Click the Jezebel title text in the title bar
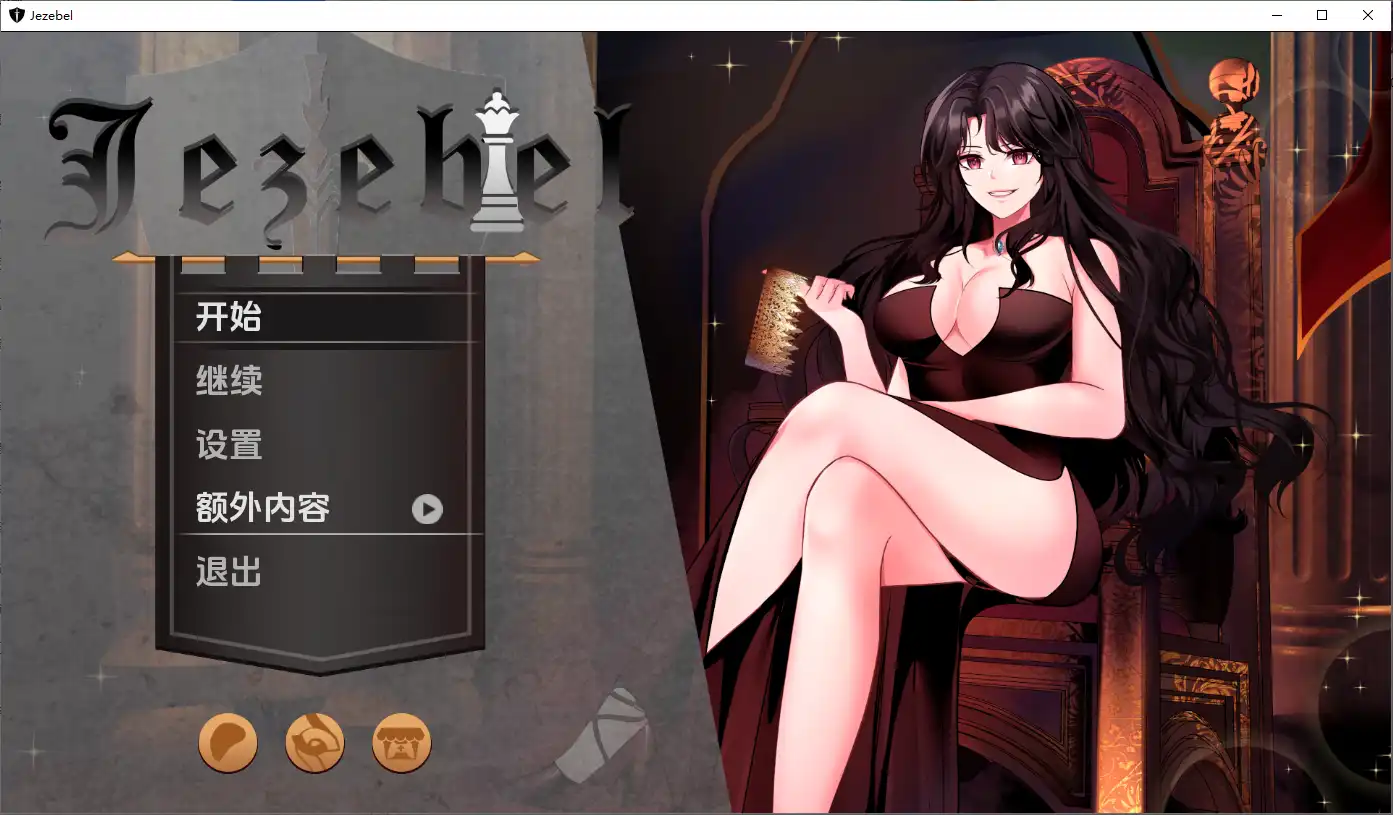Screen dimensions: 1393x815 coord(50,15)
